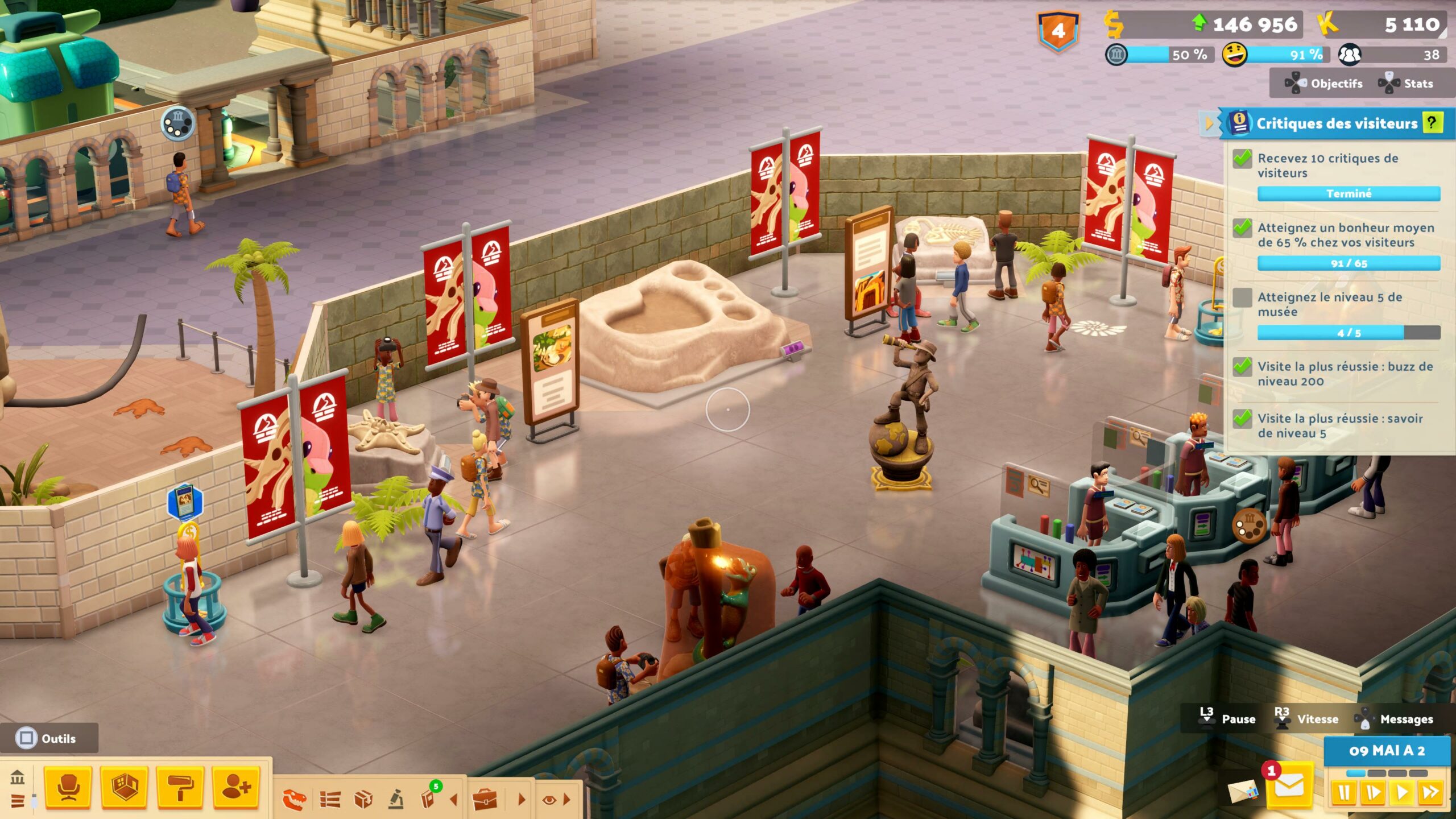This screenshot has height=819, width=1456.
Task: Click the museum level 4 shield badge
Action: 1058,31
